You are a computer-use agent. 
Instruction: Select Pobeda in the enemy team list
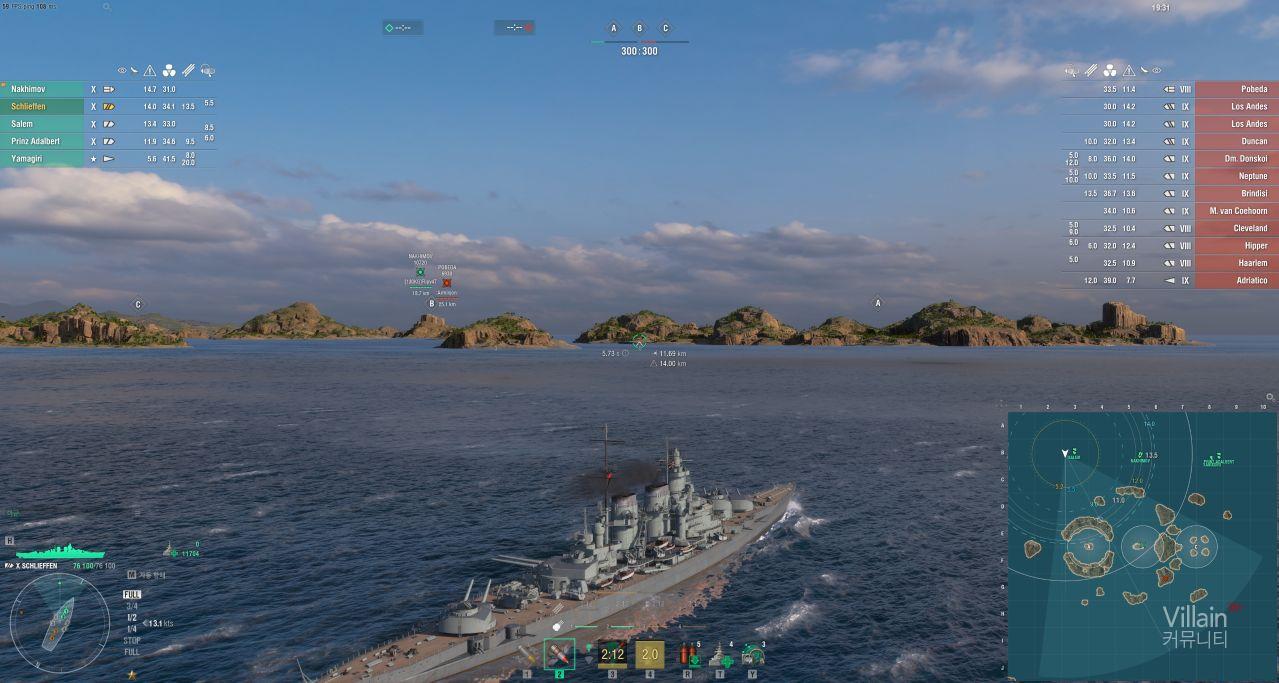pos(1236,89)
